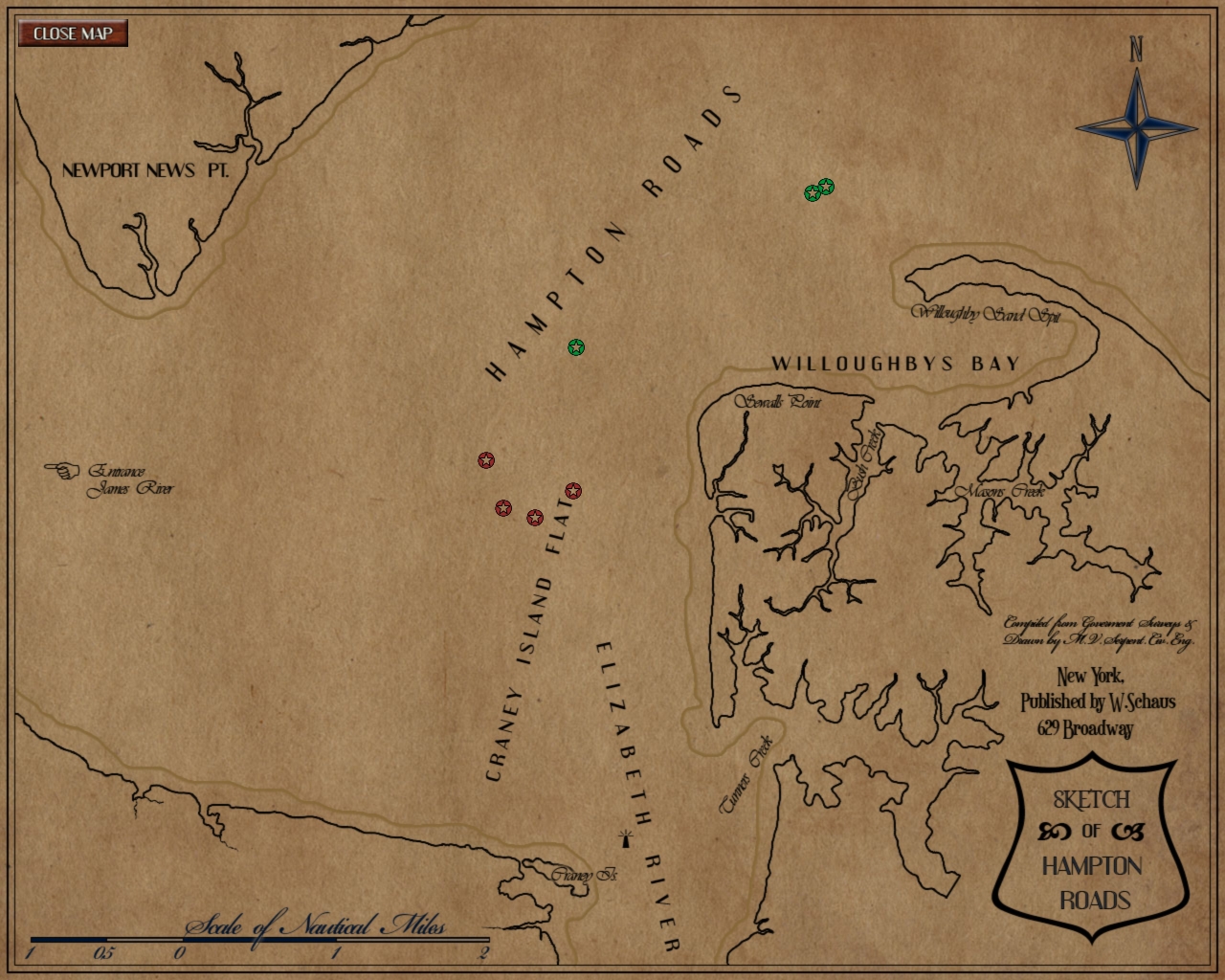1225x980 pixels.
Task: Click the pointing hand beside Entrance James River
Action: (61, 470)
